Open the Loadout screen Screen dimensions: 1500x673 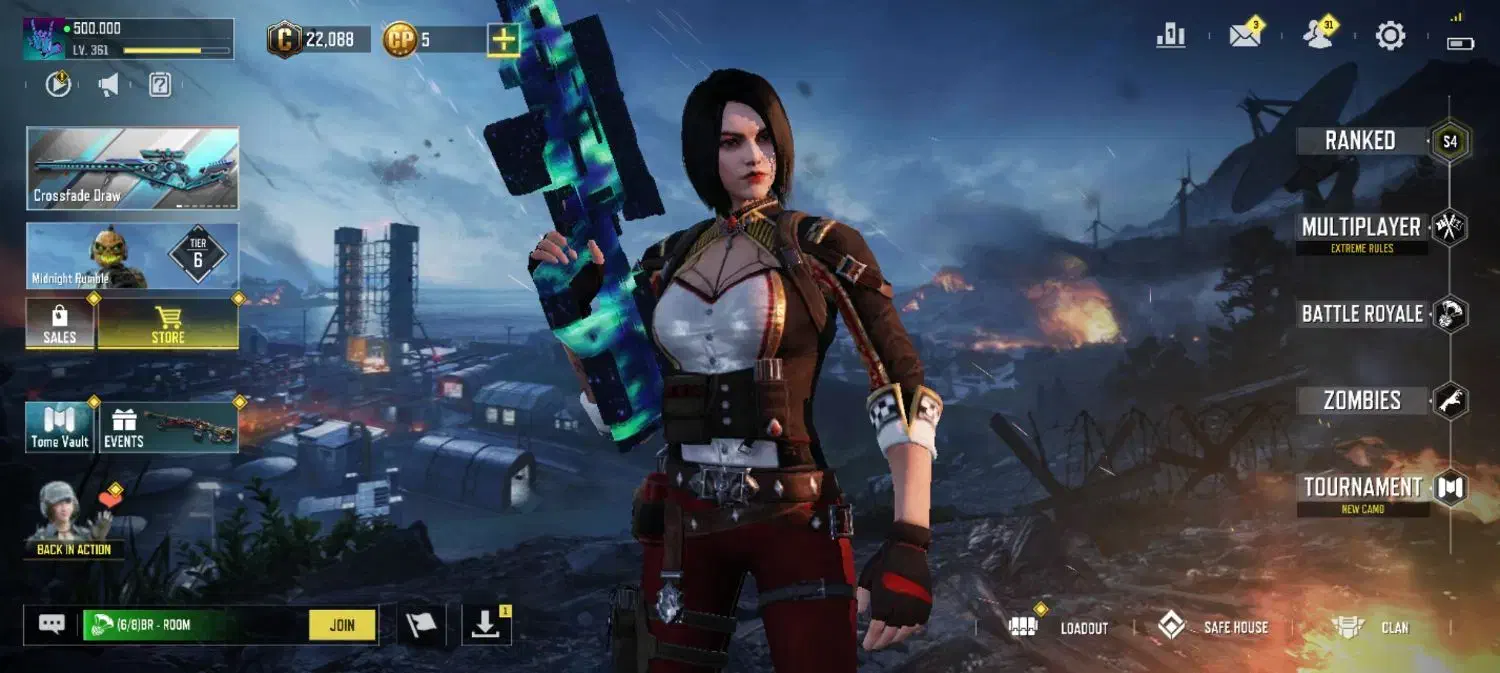(1061, 627)
